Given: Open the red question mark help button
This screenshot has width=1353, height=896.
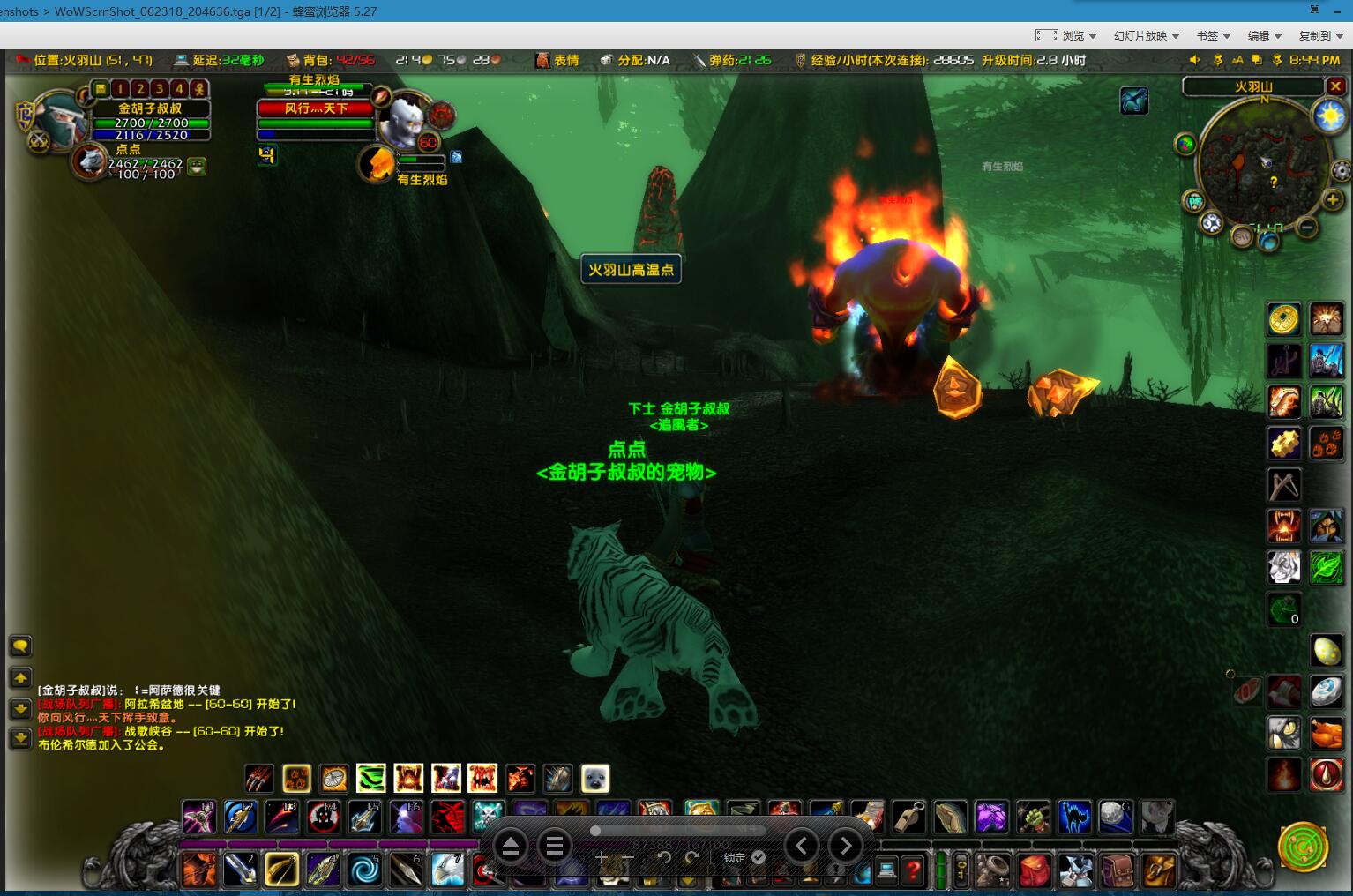Looking at the screenshot, I should pos(913,871).
